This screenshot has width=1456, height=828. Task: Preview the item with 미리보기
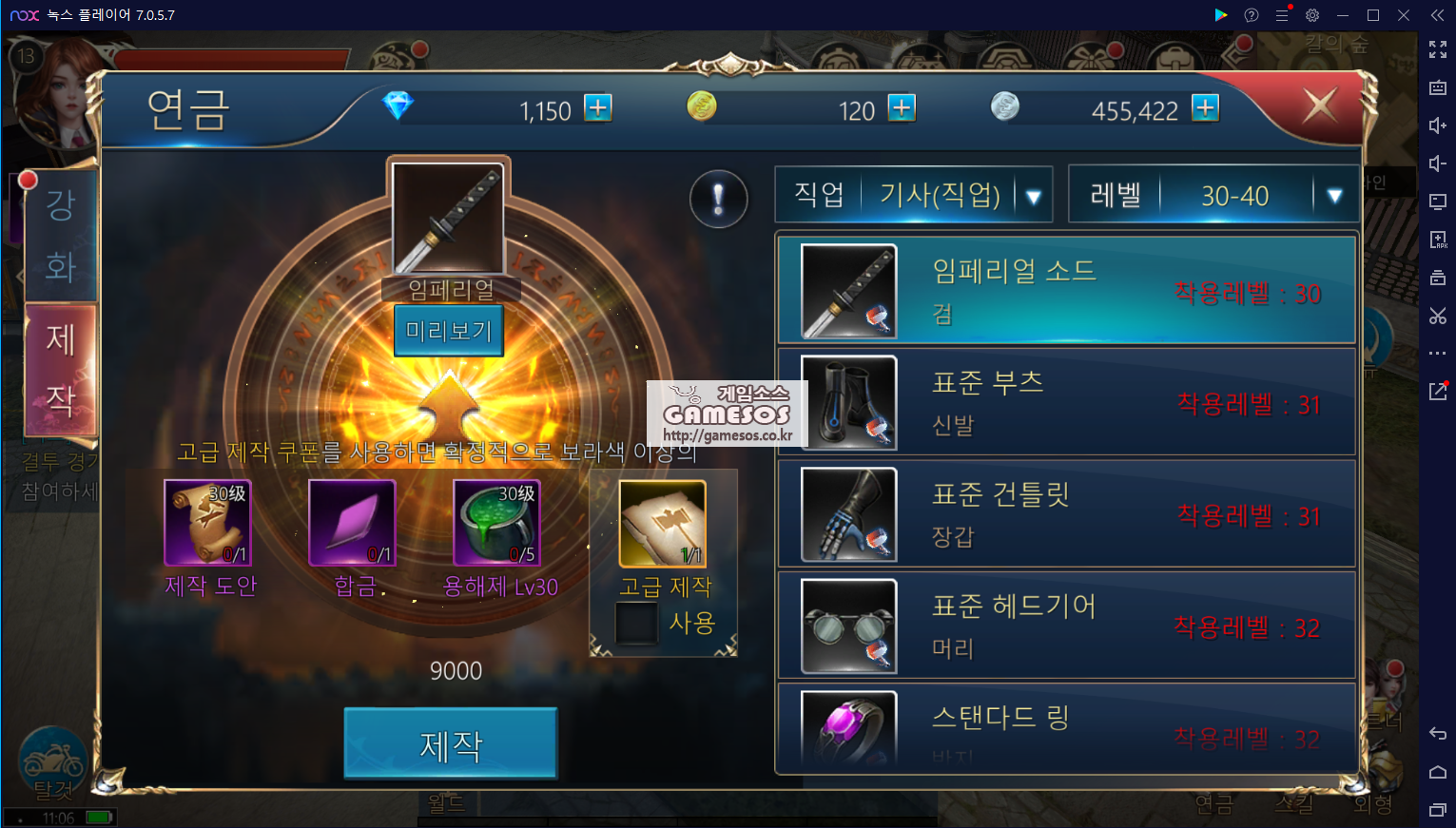(449, 331)
